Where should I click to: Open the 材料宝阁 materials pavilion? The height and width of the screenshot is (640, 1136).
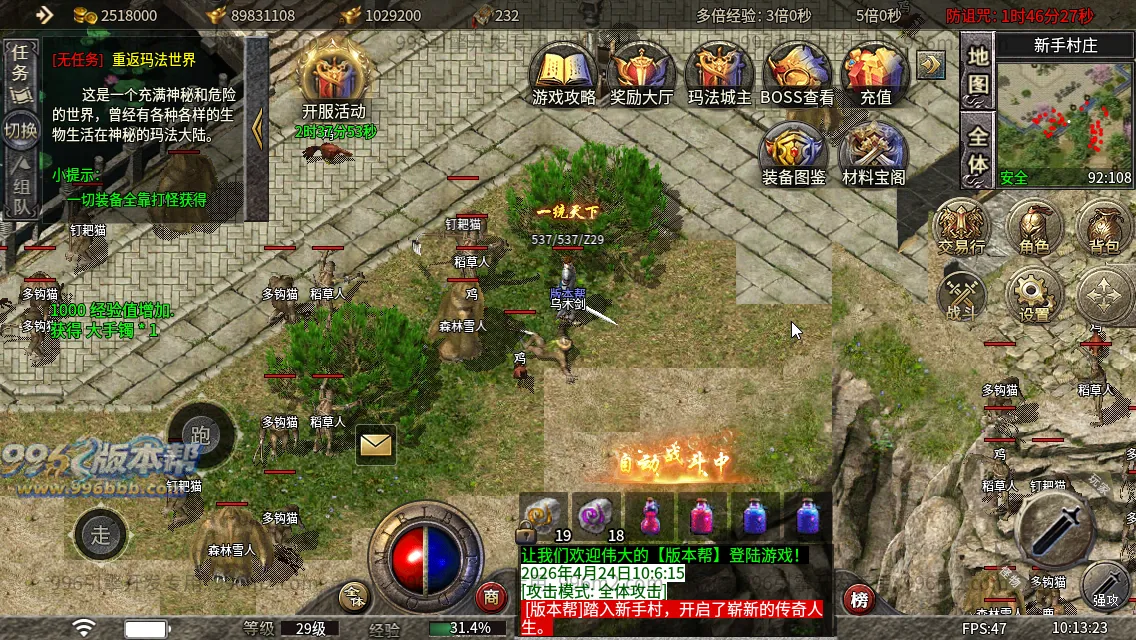(873, 153)
